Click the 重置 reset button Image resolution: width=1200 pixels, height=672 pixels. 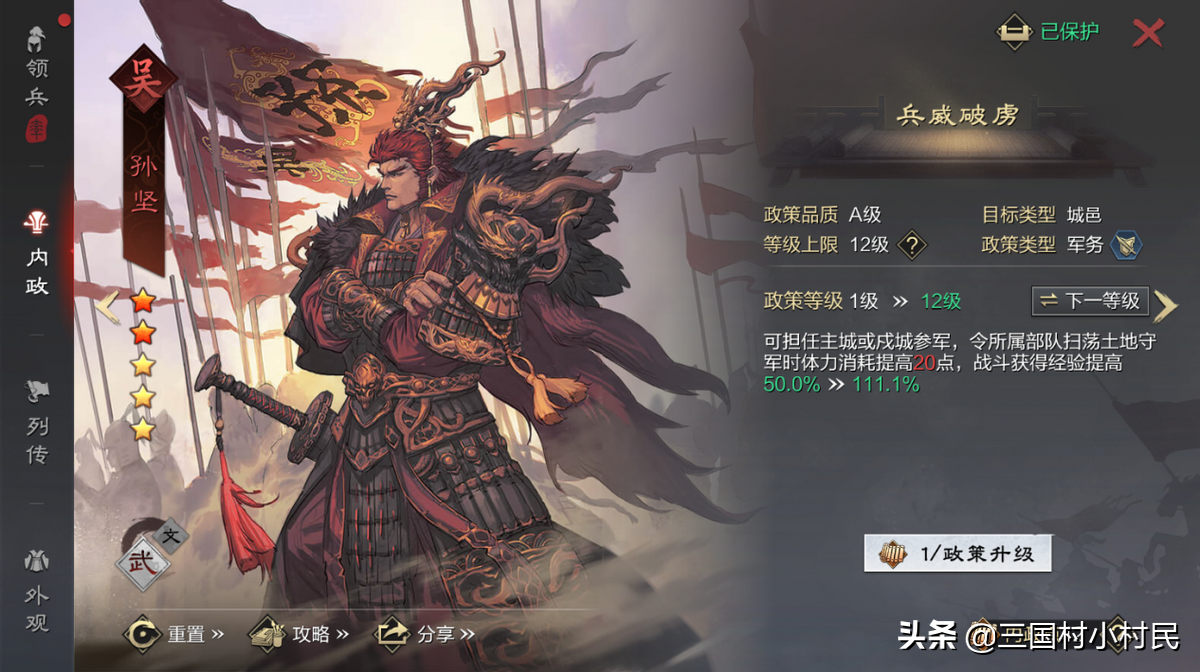point(174,633)
